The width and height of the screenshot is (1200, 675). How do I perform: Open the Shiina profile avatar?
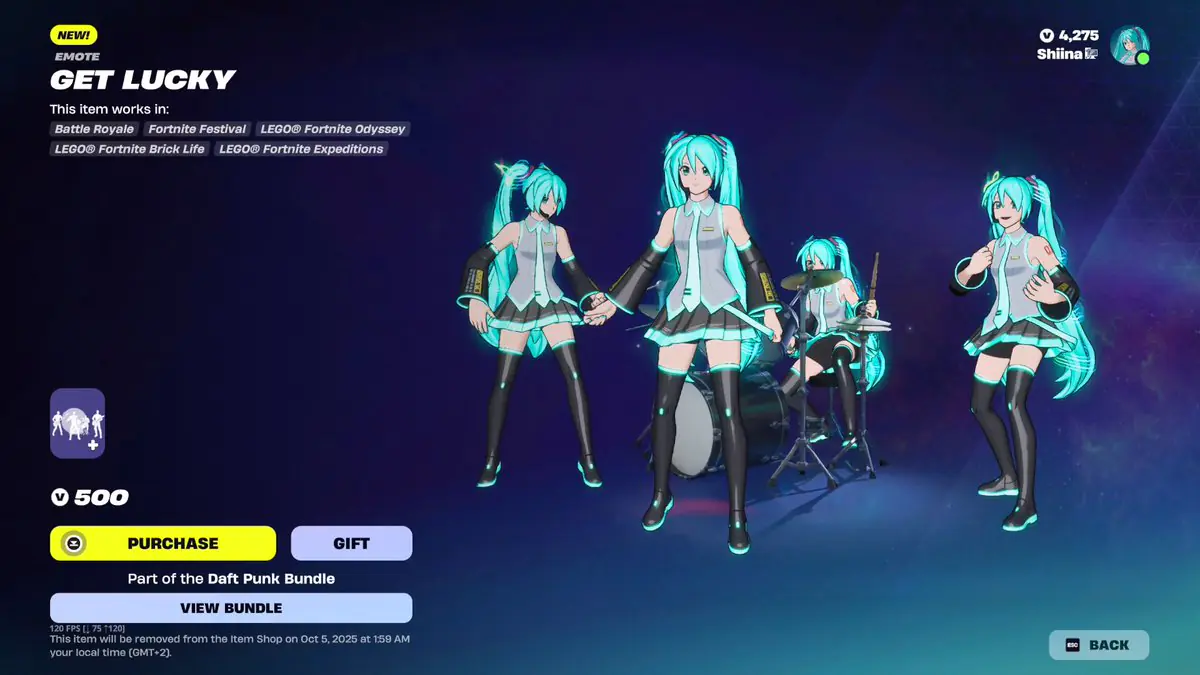point(1129,45)
